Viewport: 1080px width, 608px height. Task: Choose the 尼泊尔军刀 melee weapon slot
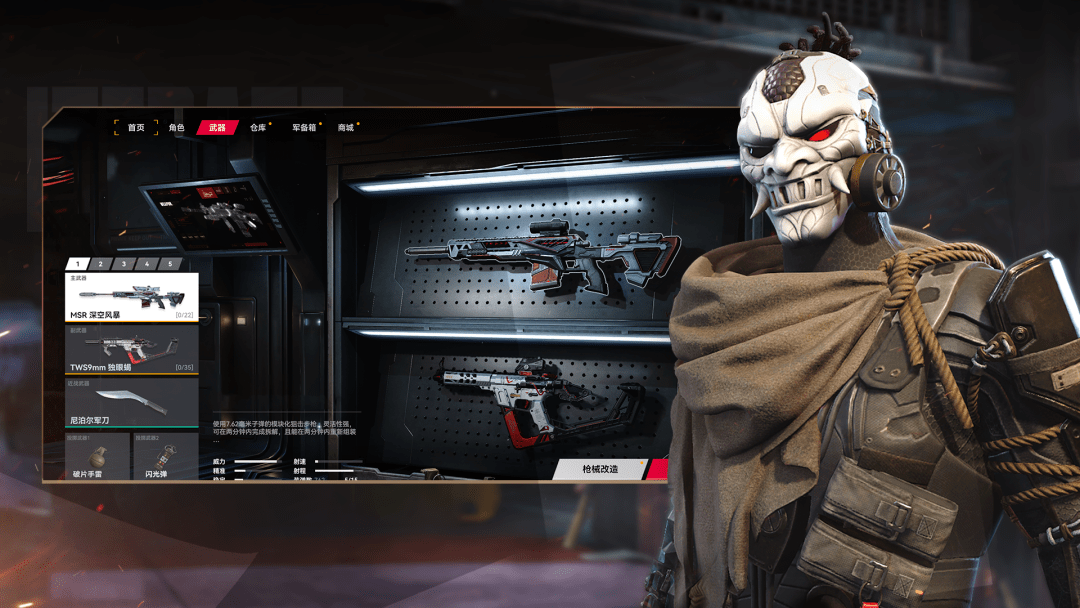[132, 402]
